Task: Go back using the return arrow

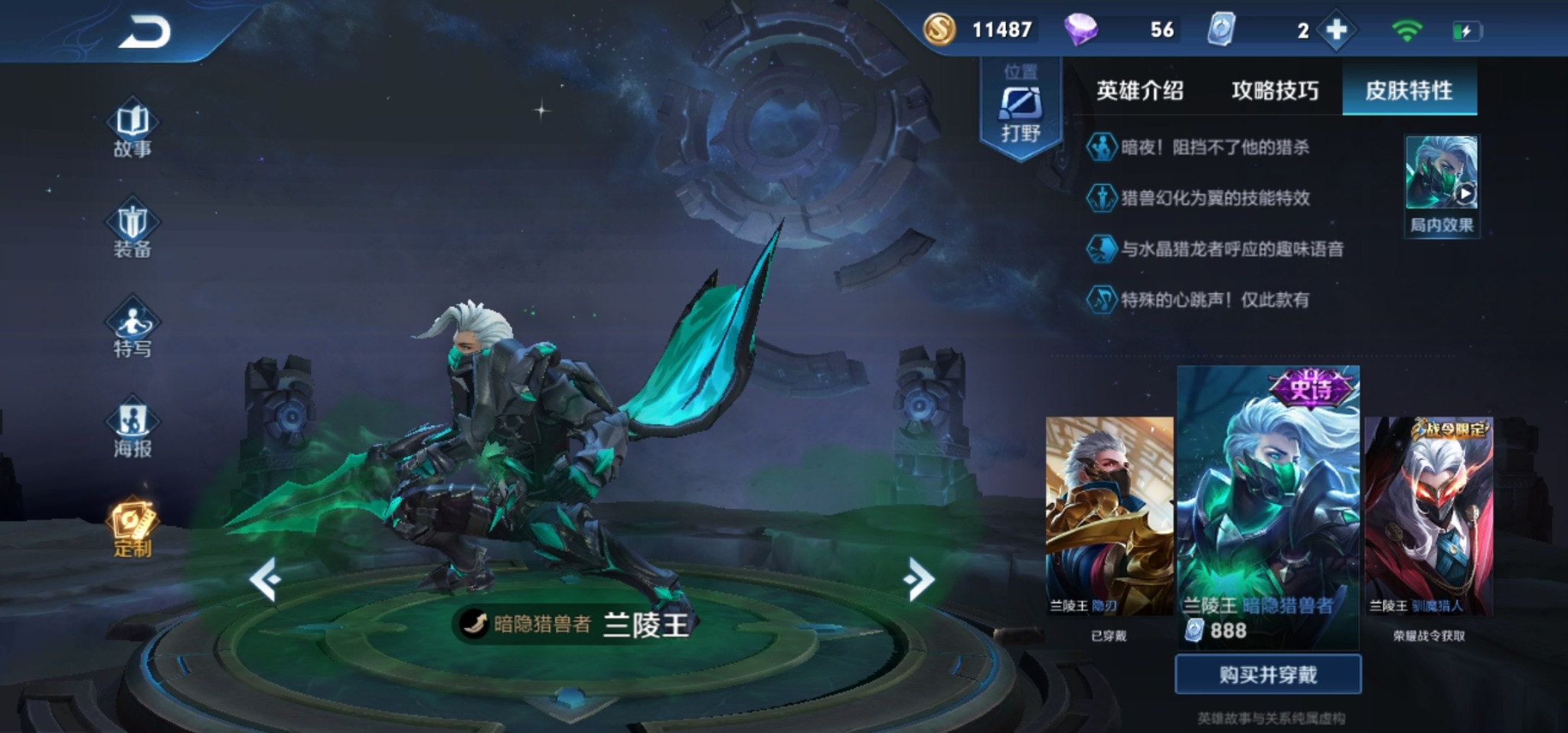Action: [144, 32]
